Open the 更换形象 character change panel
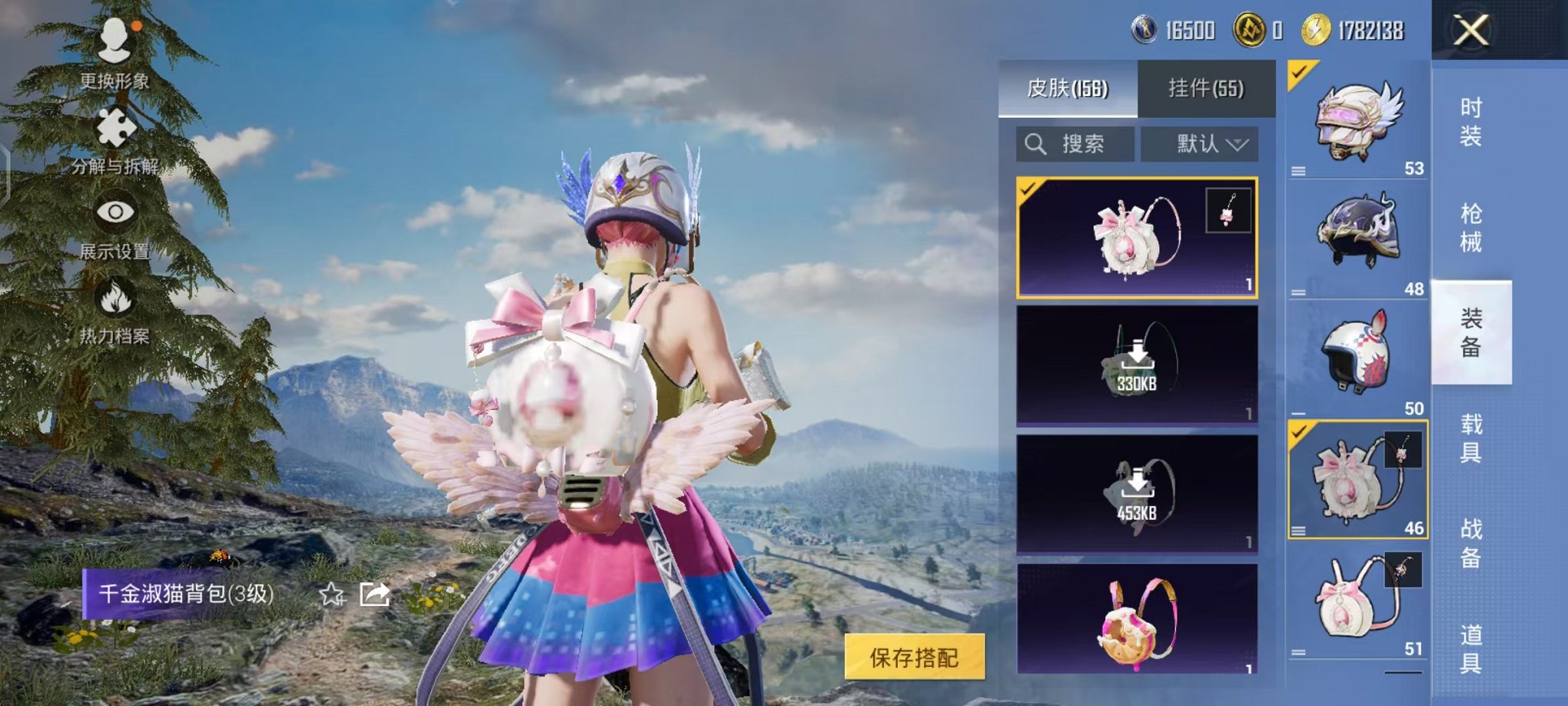The image size is (1568, 706). tap(114, 54)
